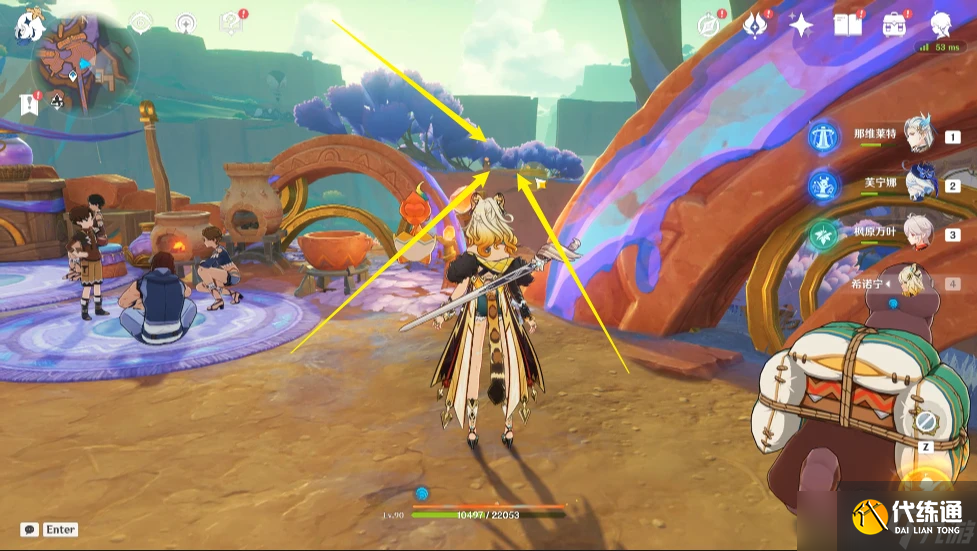
Task: Click the elemental sight eye icon
Action: click(140, 22)
